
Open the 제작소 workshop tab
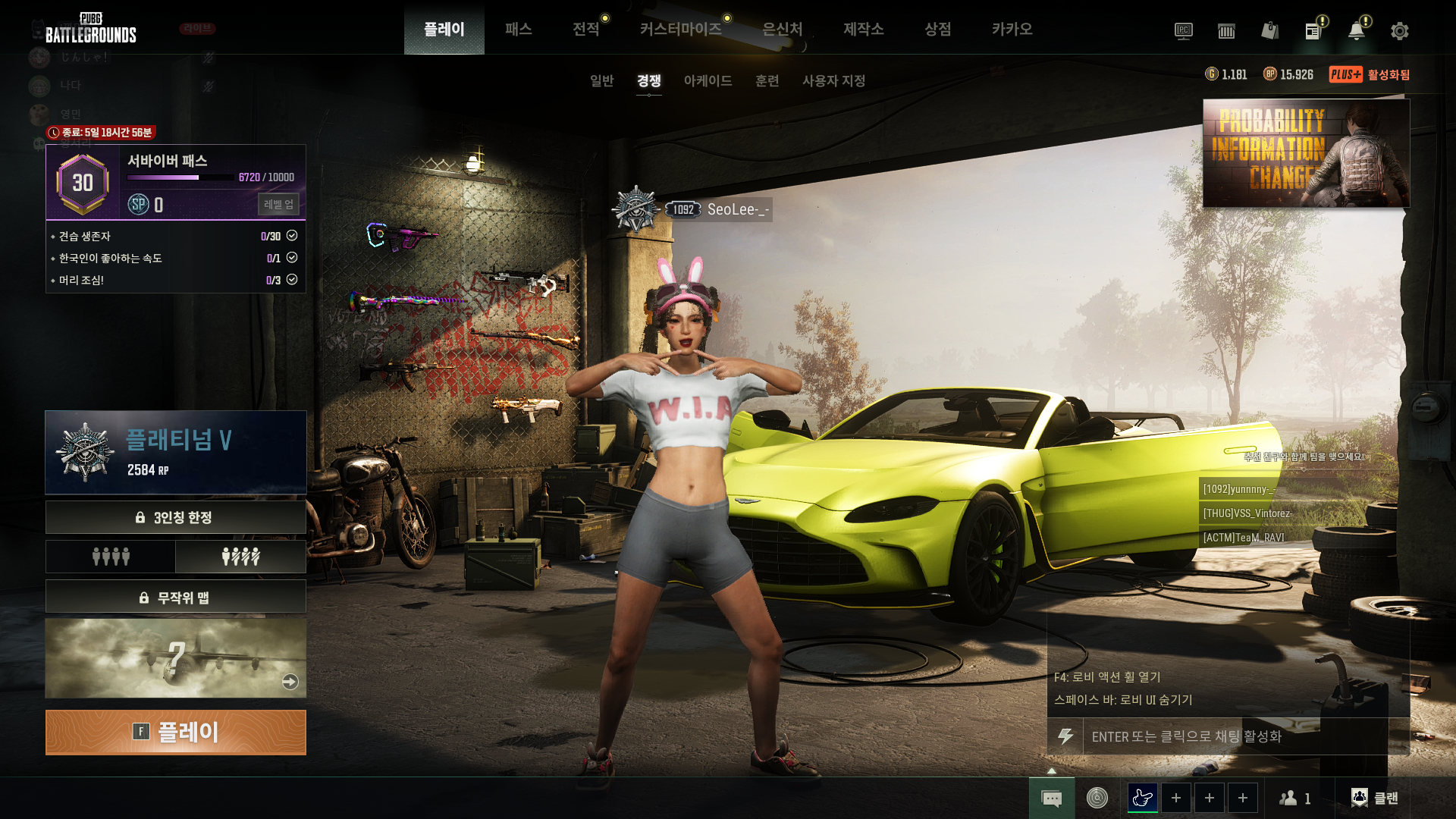pyautogui.click(x=863, y=29)
